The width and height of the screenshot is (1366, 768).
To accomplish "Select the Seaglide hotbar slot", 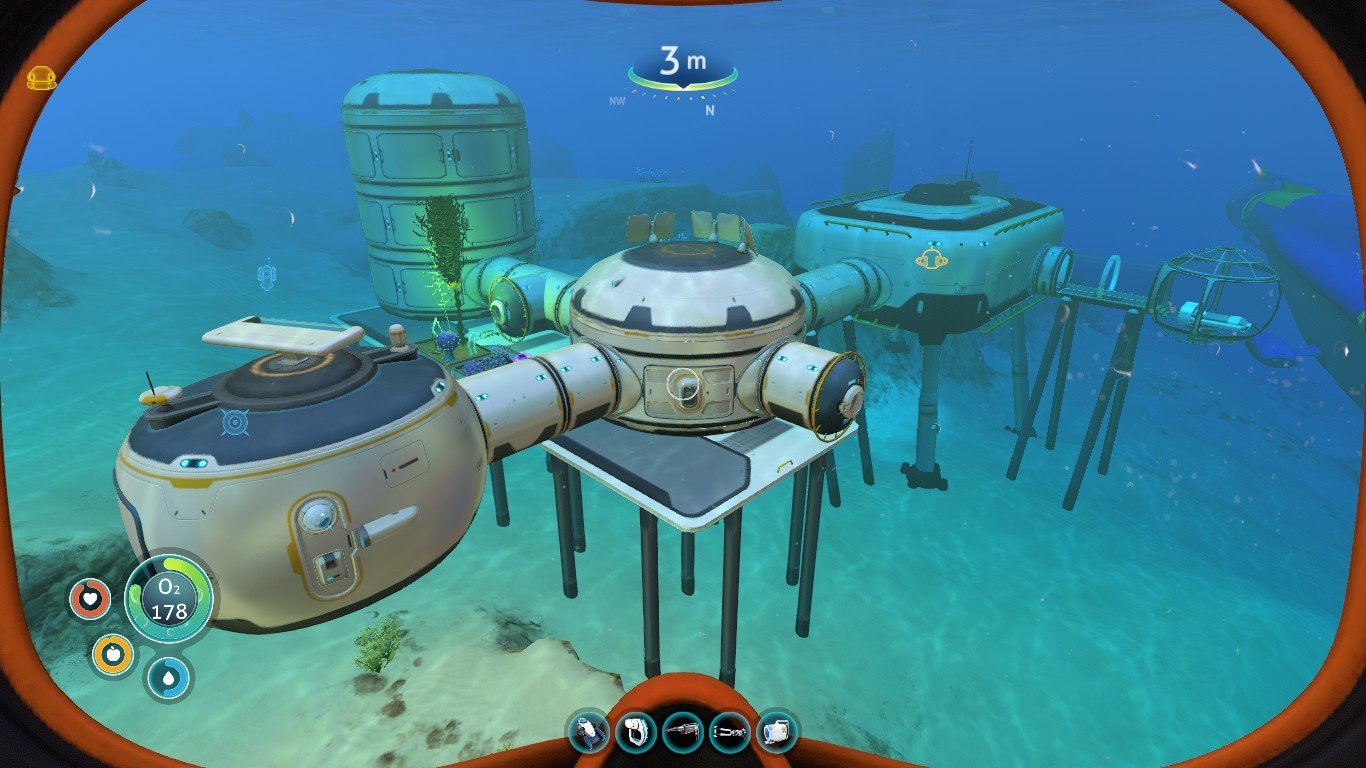I will click(x=589, y=732).
